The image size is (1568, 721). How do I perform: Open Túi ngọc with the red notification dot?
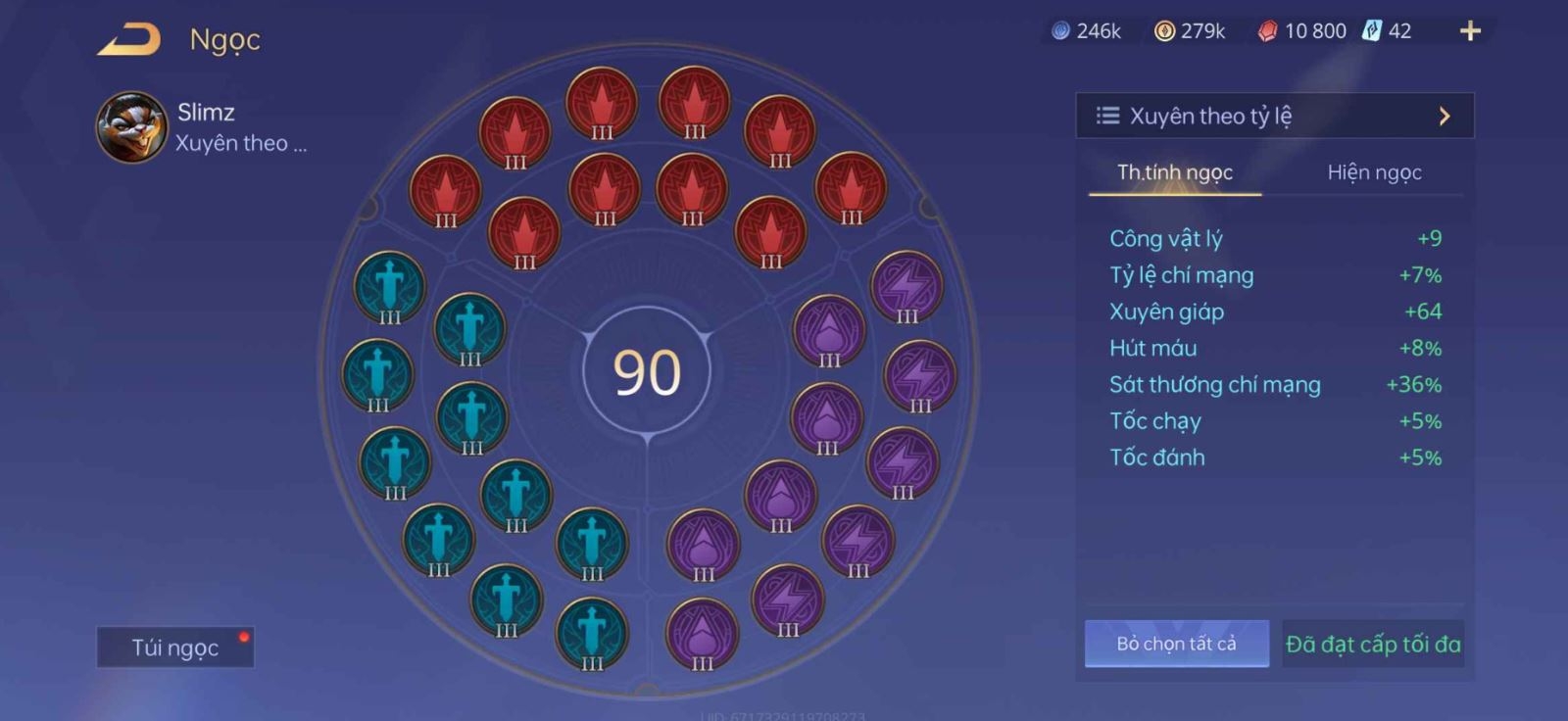(174, 647)
